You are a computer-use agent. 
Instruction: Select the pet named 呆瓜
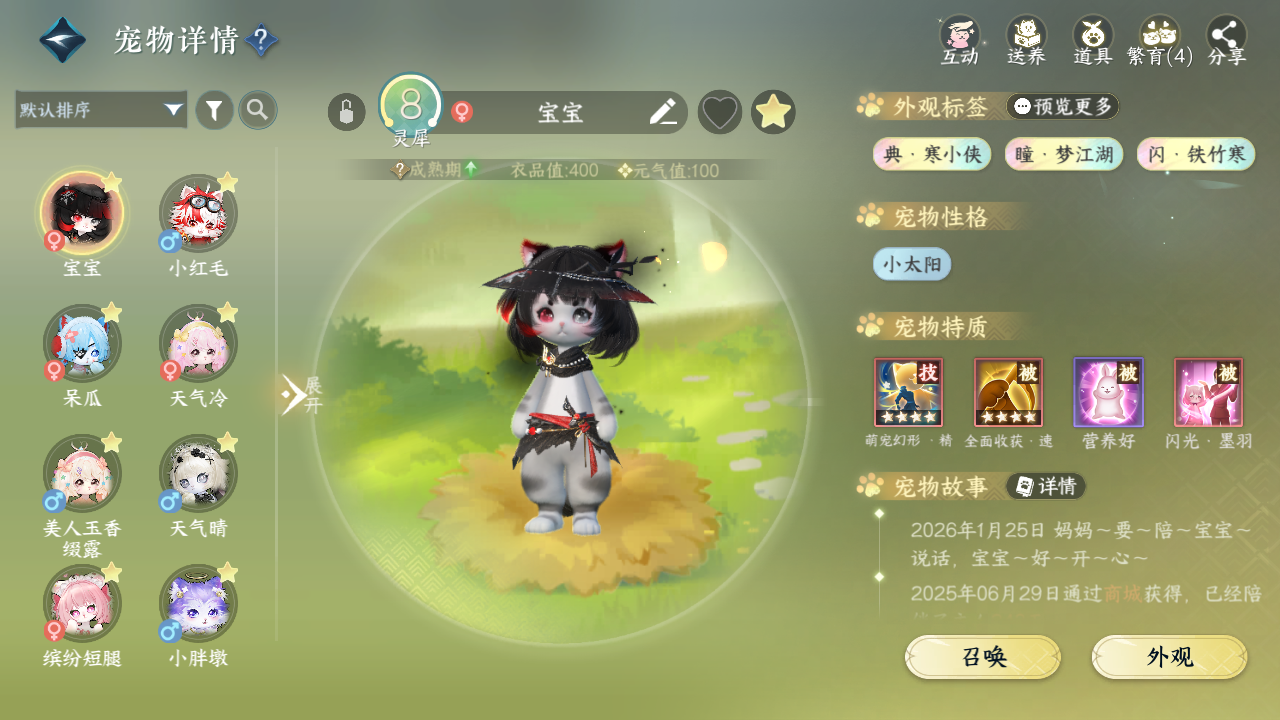click(x=82, y=344)
